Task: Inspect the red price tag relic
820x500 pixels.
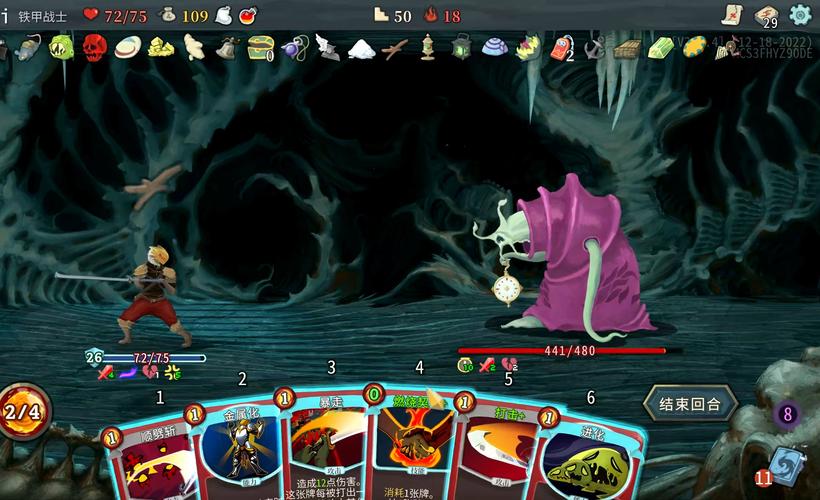Action: 561,47
